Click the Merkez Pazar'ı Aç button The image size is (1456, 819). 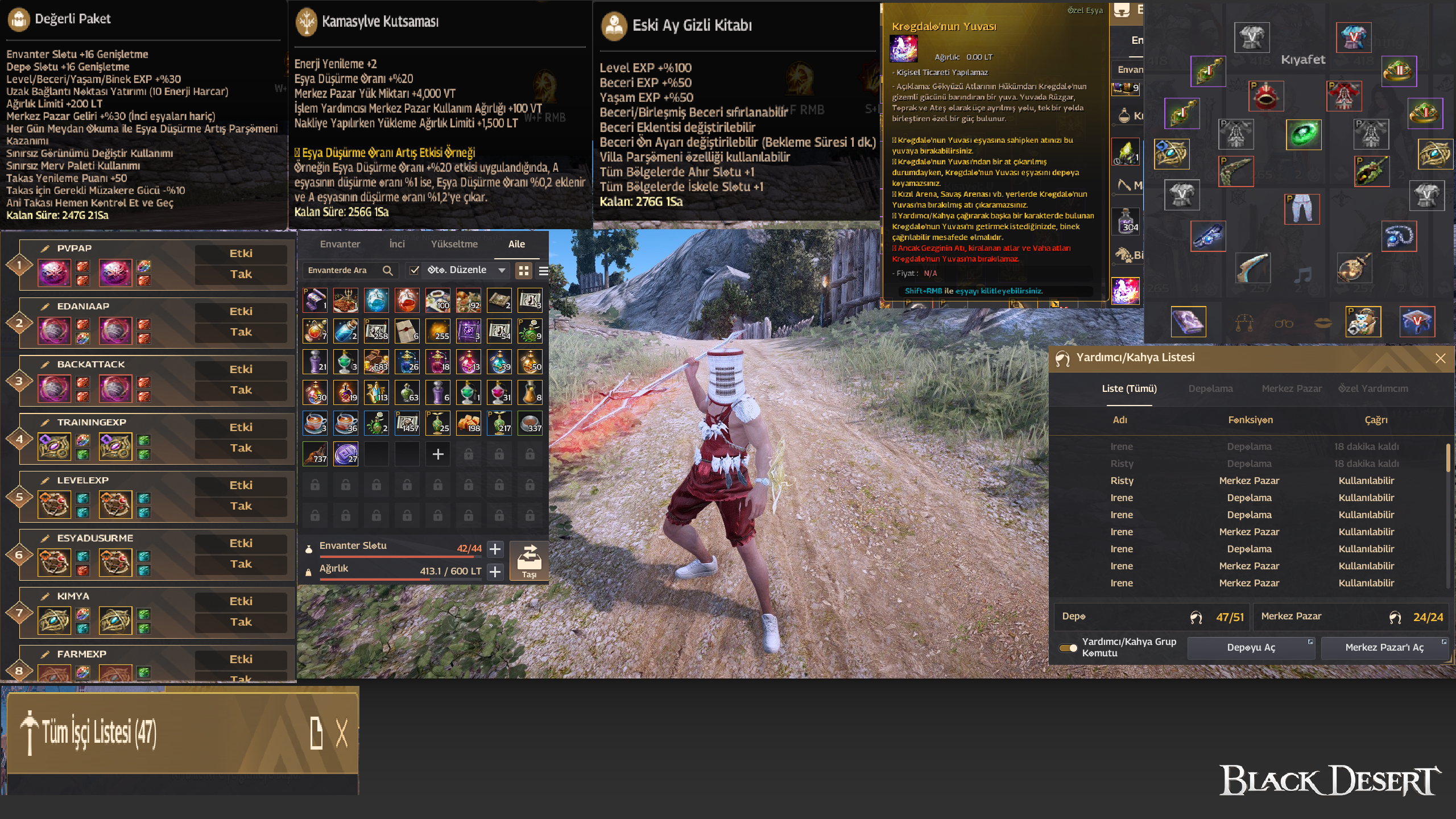1384,648
